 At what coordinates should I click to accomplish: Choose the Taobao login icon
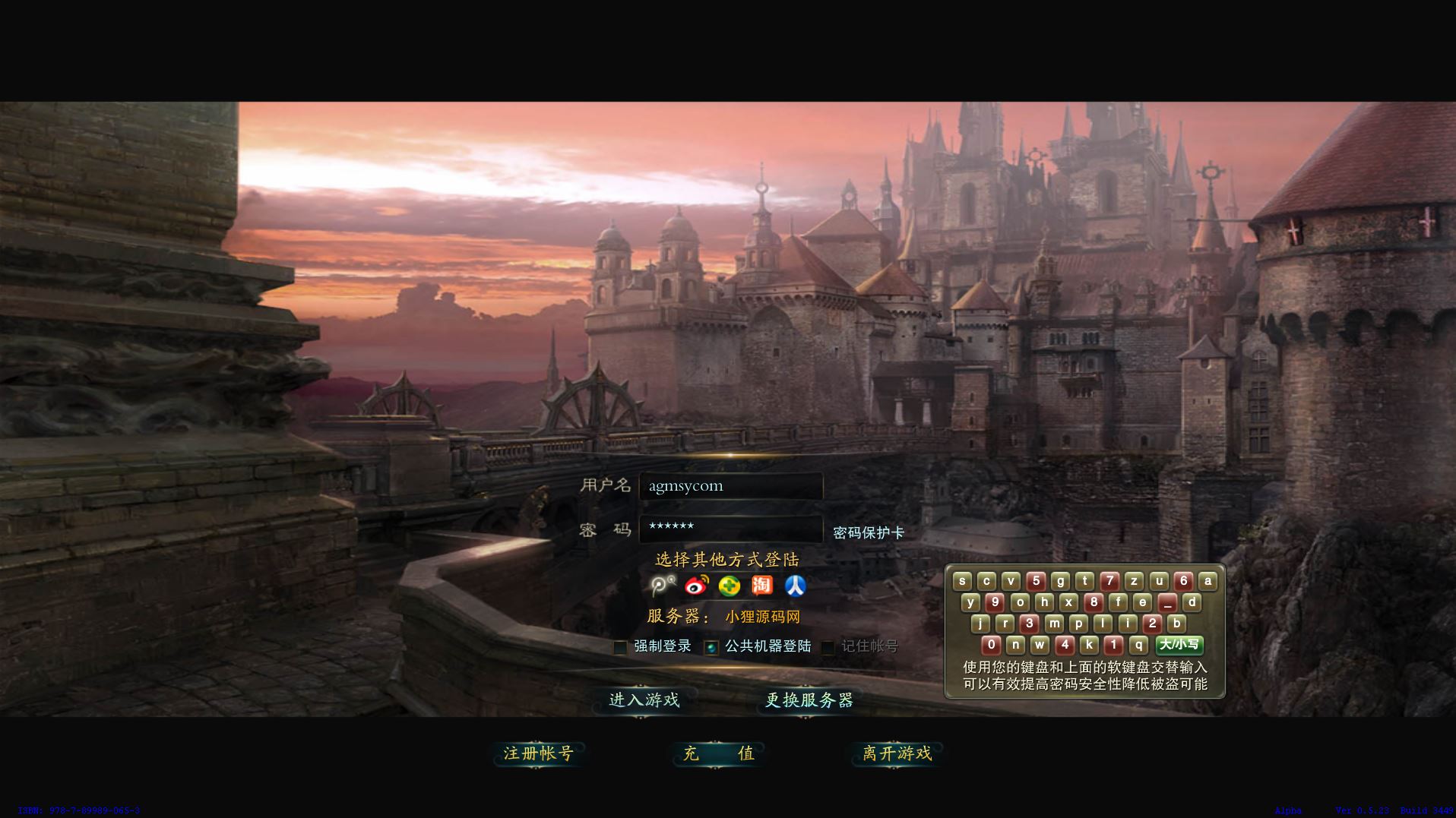761,586
